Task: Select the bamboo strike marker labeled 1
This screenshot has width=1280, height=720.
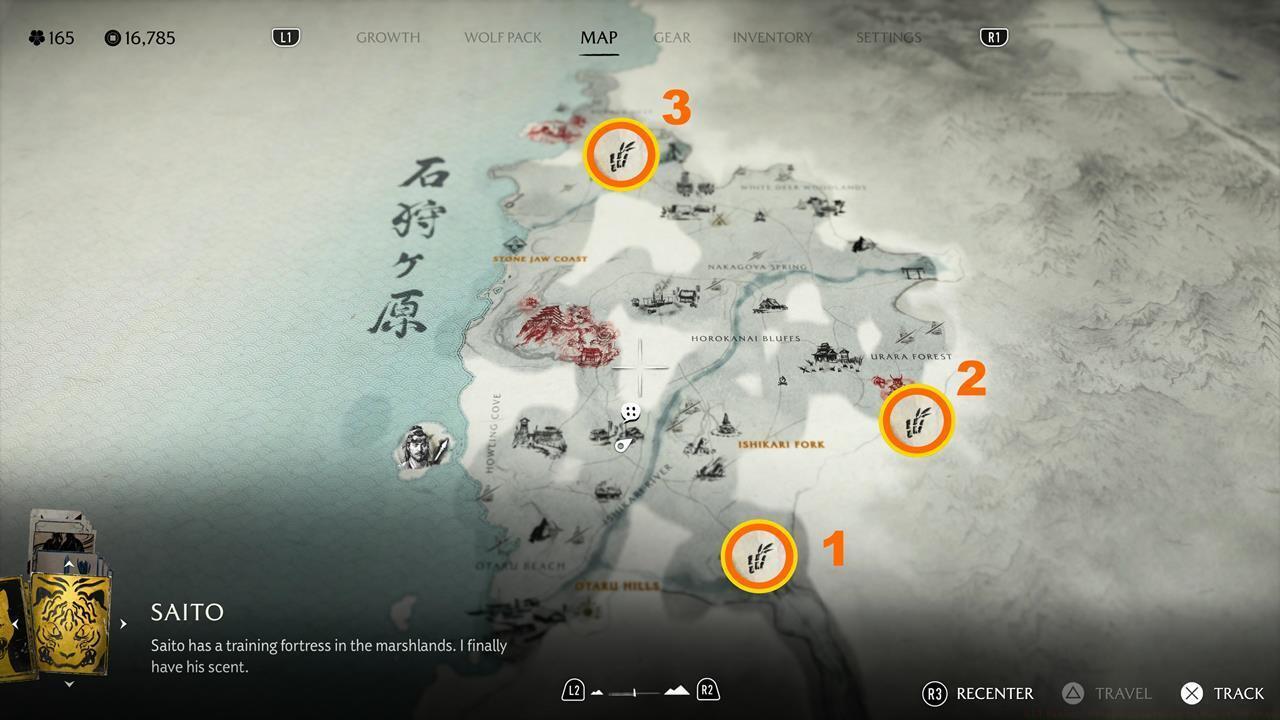Action: (759, 557)
